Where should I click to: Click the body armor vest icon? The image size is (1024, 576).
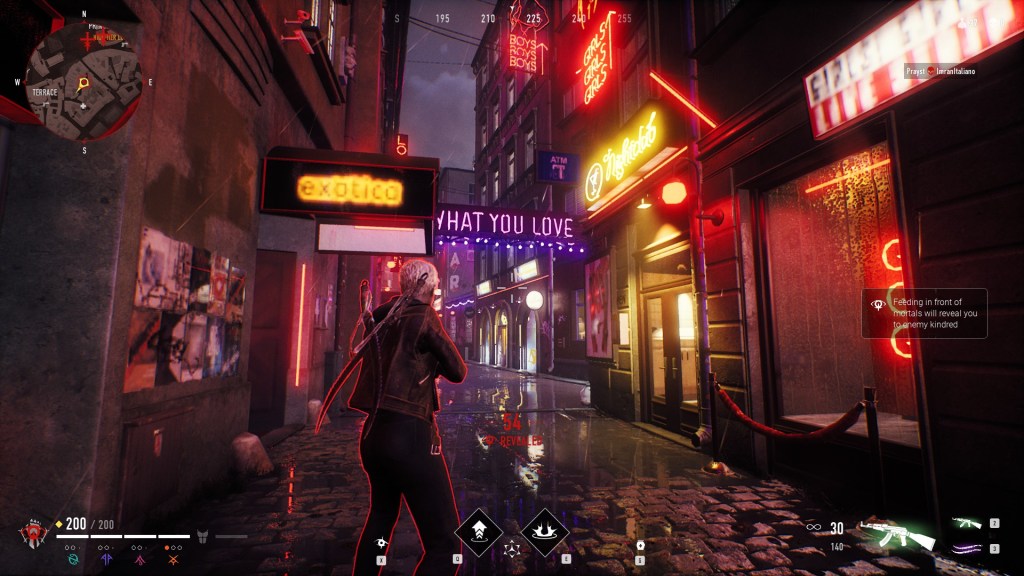[202, 536]
